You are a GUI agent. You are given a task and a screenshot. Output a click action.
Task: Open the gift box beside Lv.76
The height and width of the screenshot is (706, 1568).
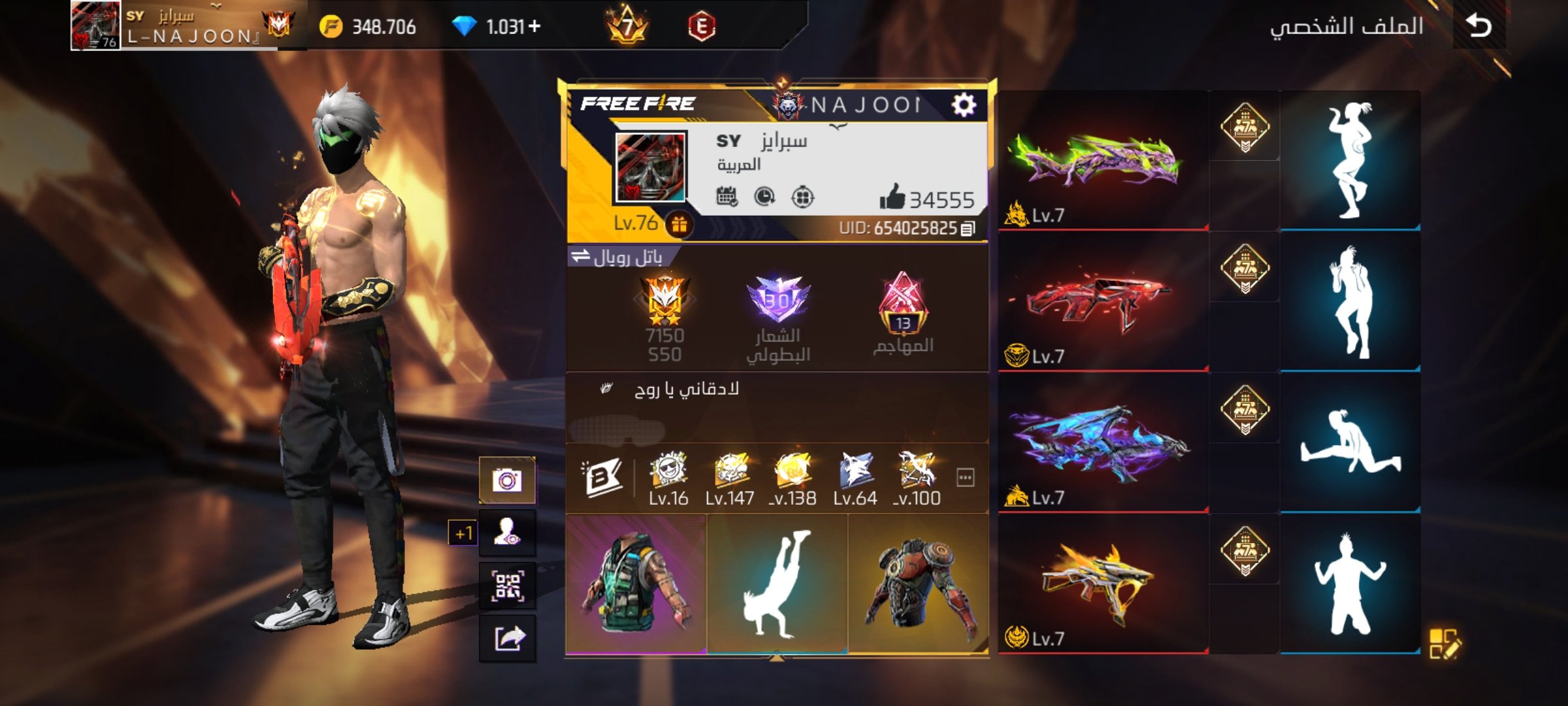679,225
